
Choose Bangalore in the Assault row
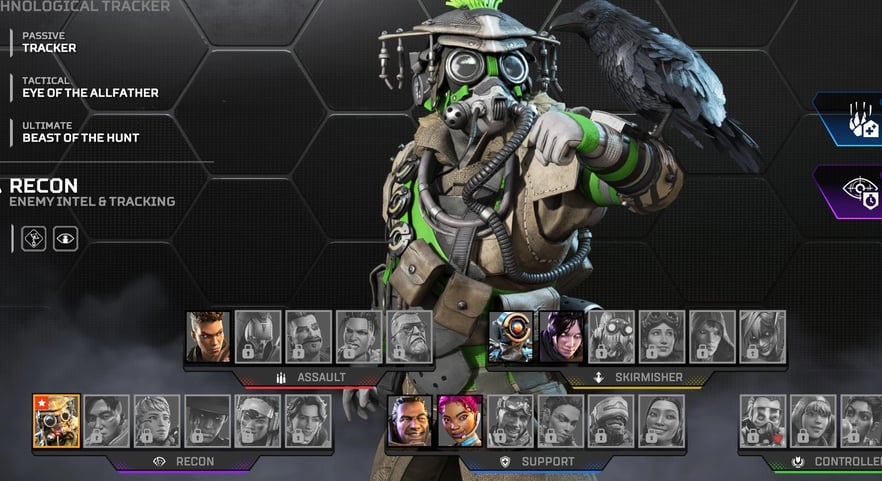pos(208,337)
